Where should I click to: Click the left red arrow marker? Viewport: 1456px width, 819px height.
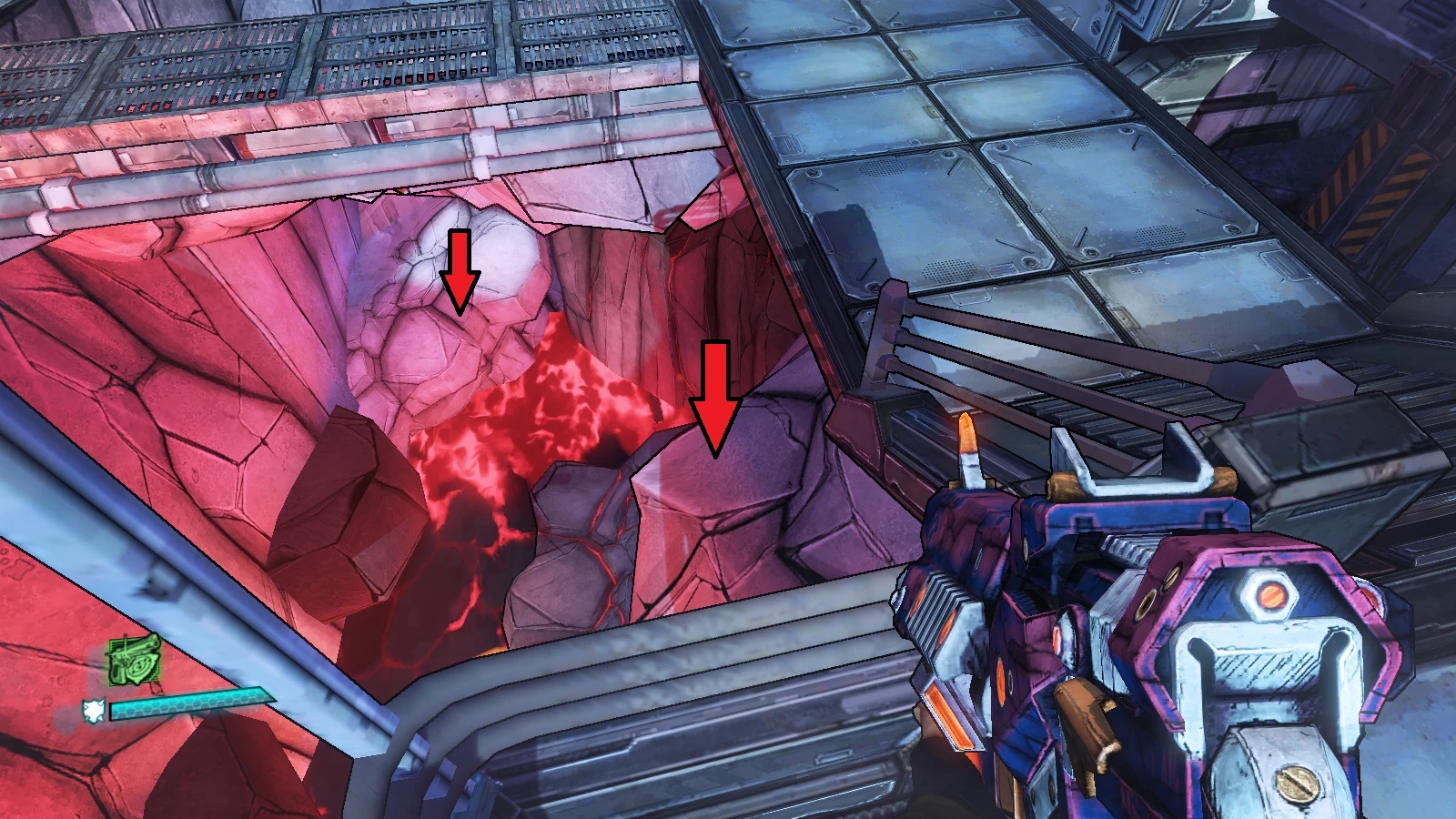(x=460, y=268)
